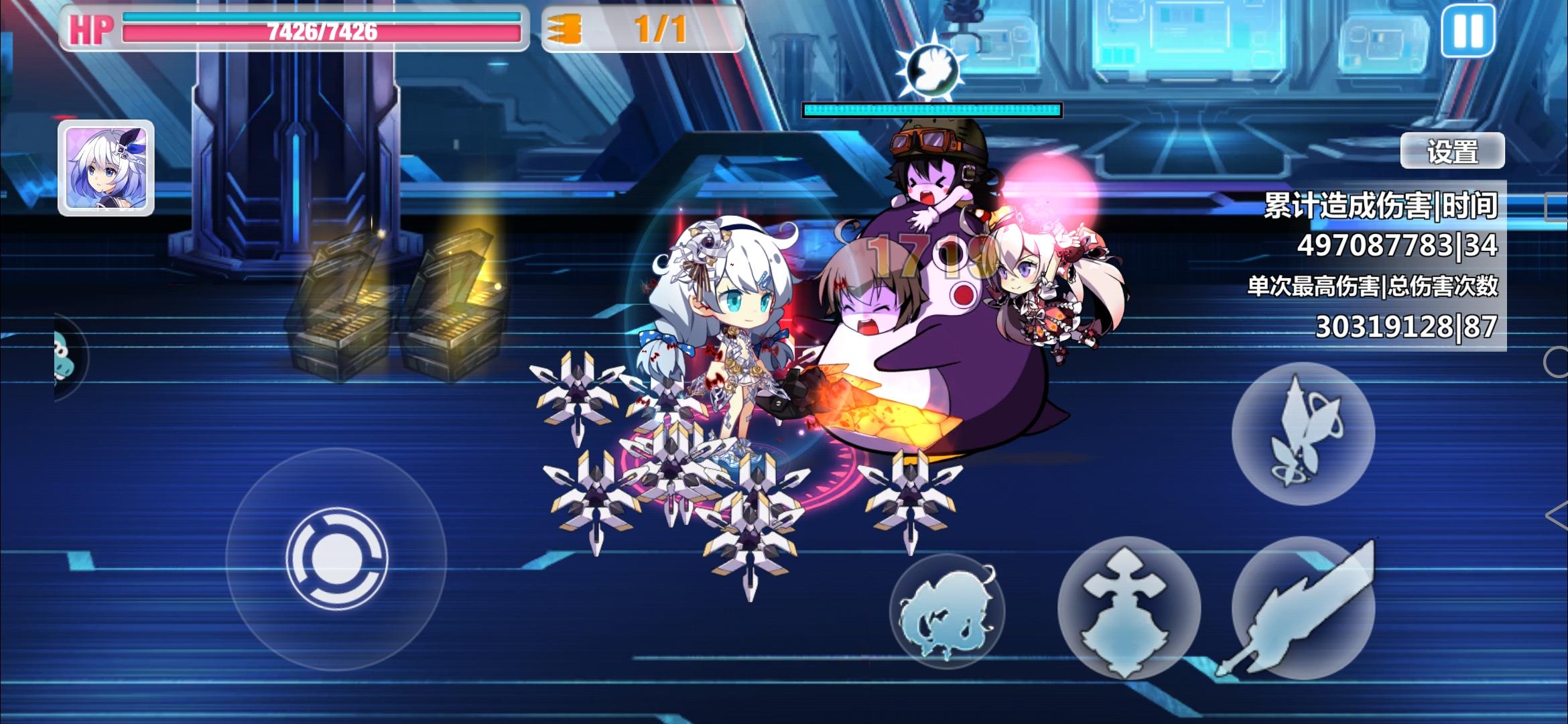Tap the golden ammo icon beside 1/1 counter
This screenshot has height=724, width=1568.
[565, 28]
